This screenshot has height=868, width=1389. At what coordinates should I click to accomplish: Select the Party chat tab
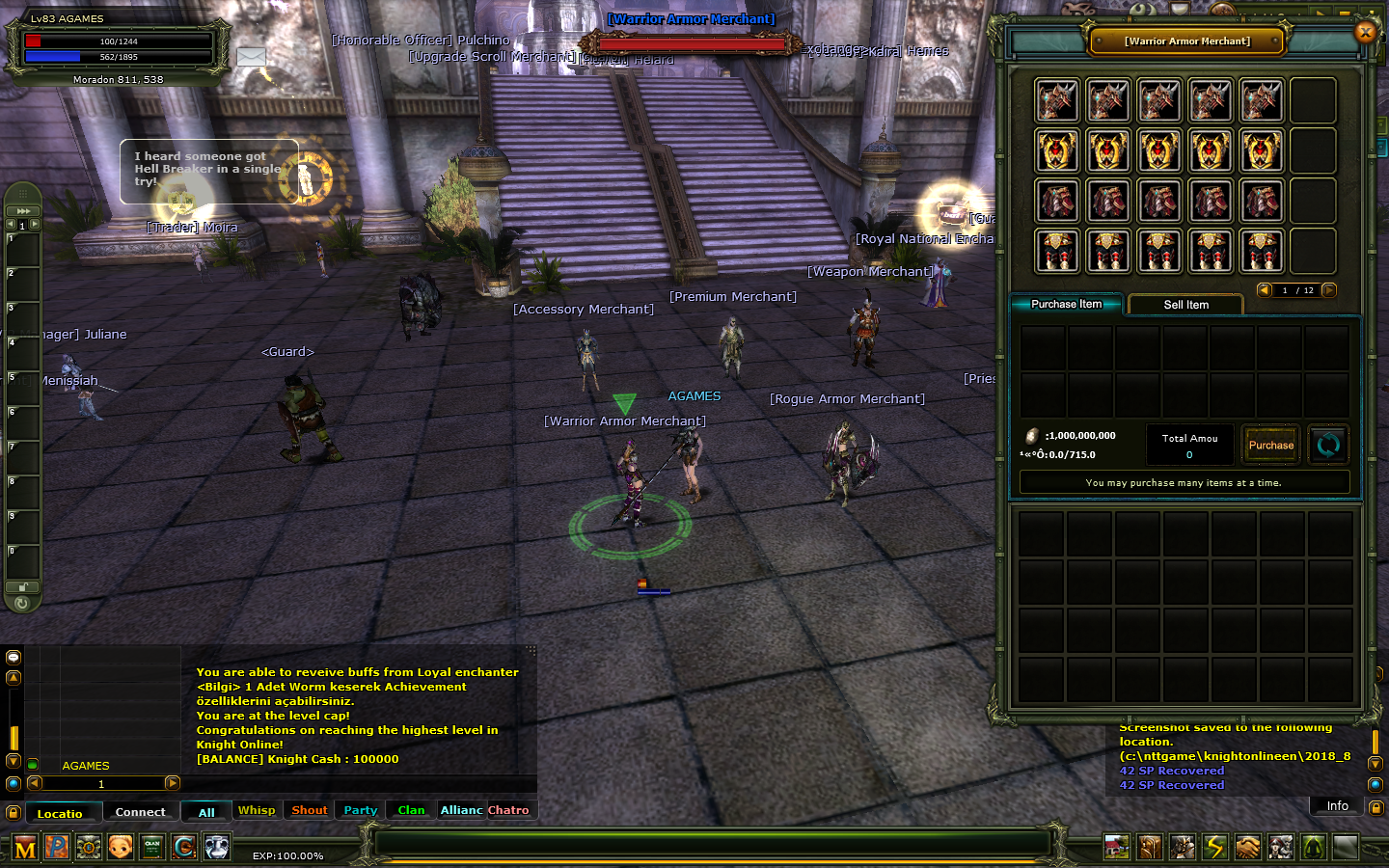(x=361, y=810)
